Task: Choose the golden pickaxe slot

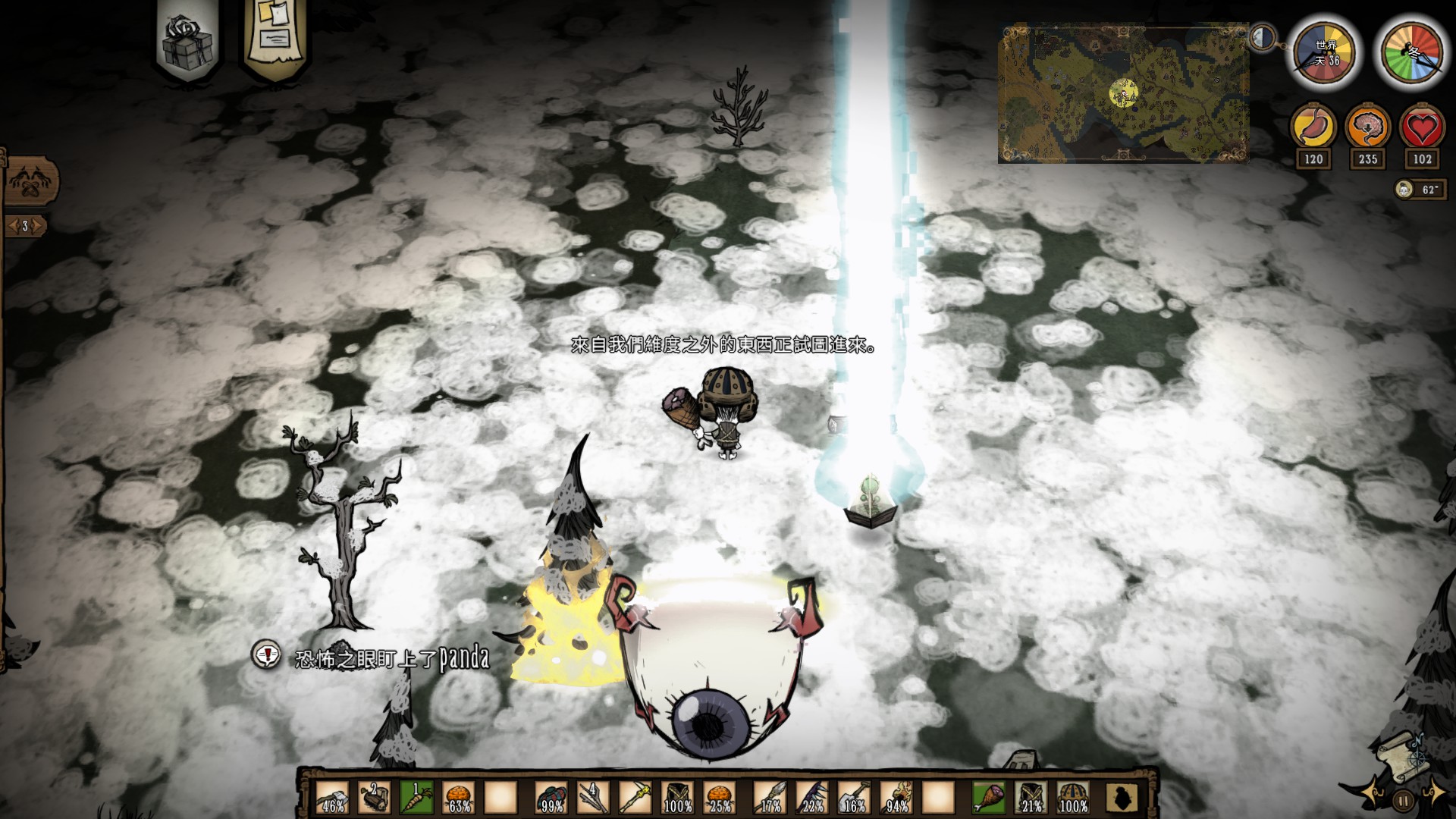Action: tap(635, 798)
